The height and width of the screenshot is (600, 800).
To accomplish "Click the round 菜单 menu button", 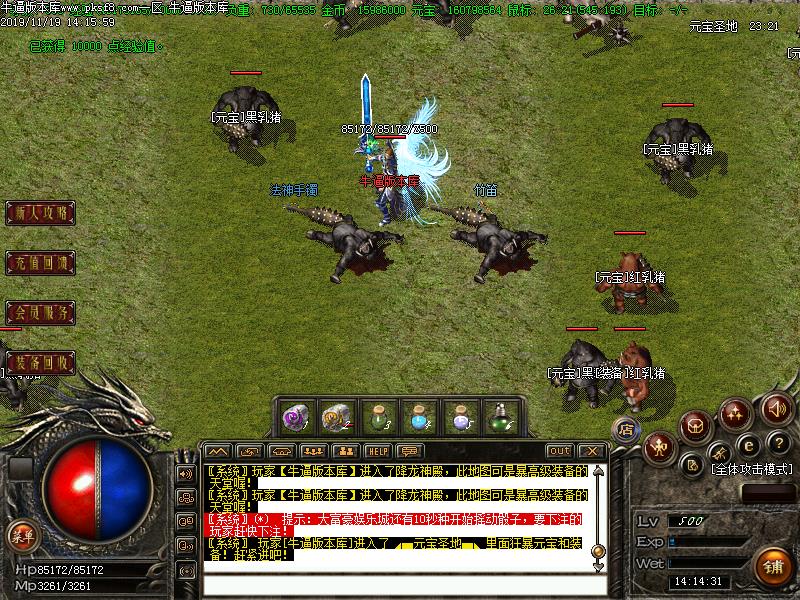I will pyautogui.click(x=21, y=535).
